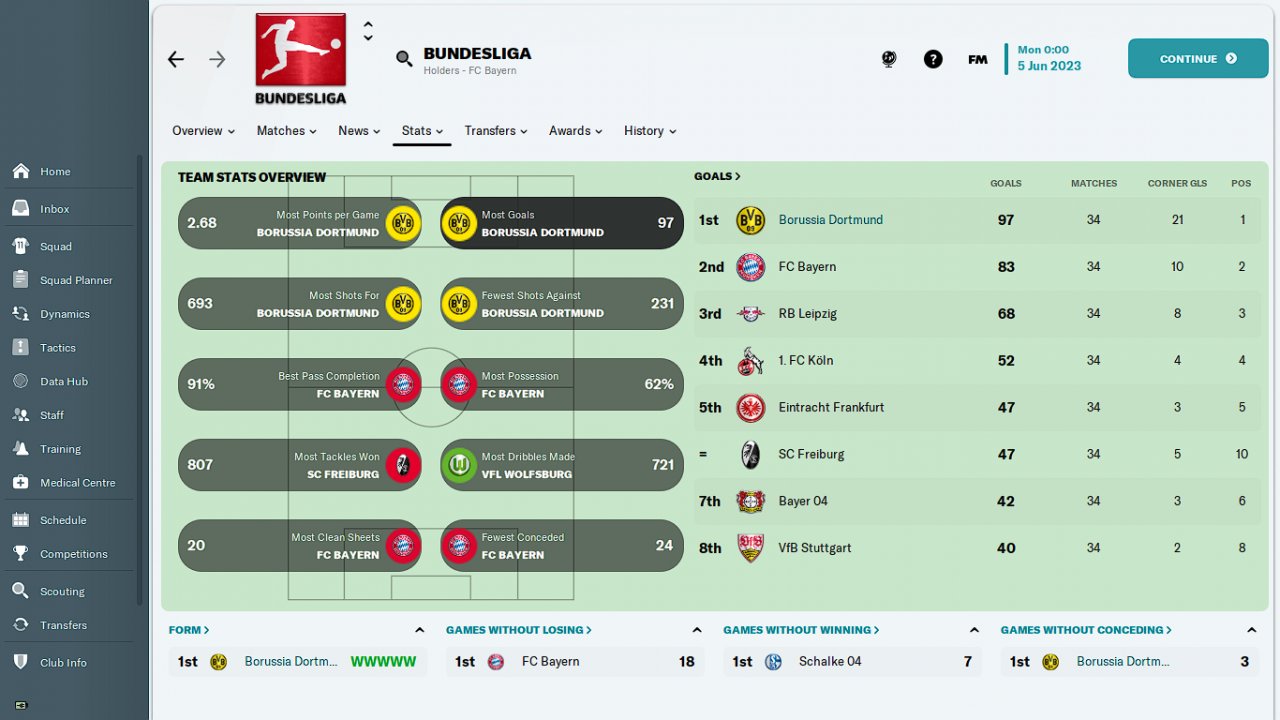Open Inbox from the sidebar

[x=55, y=209]
